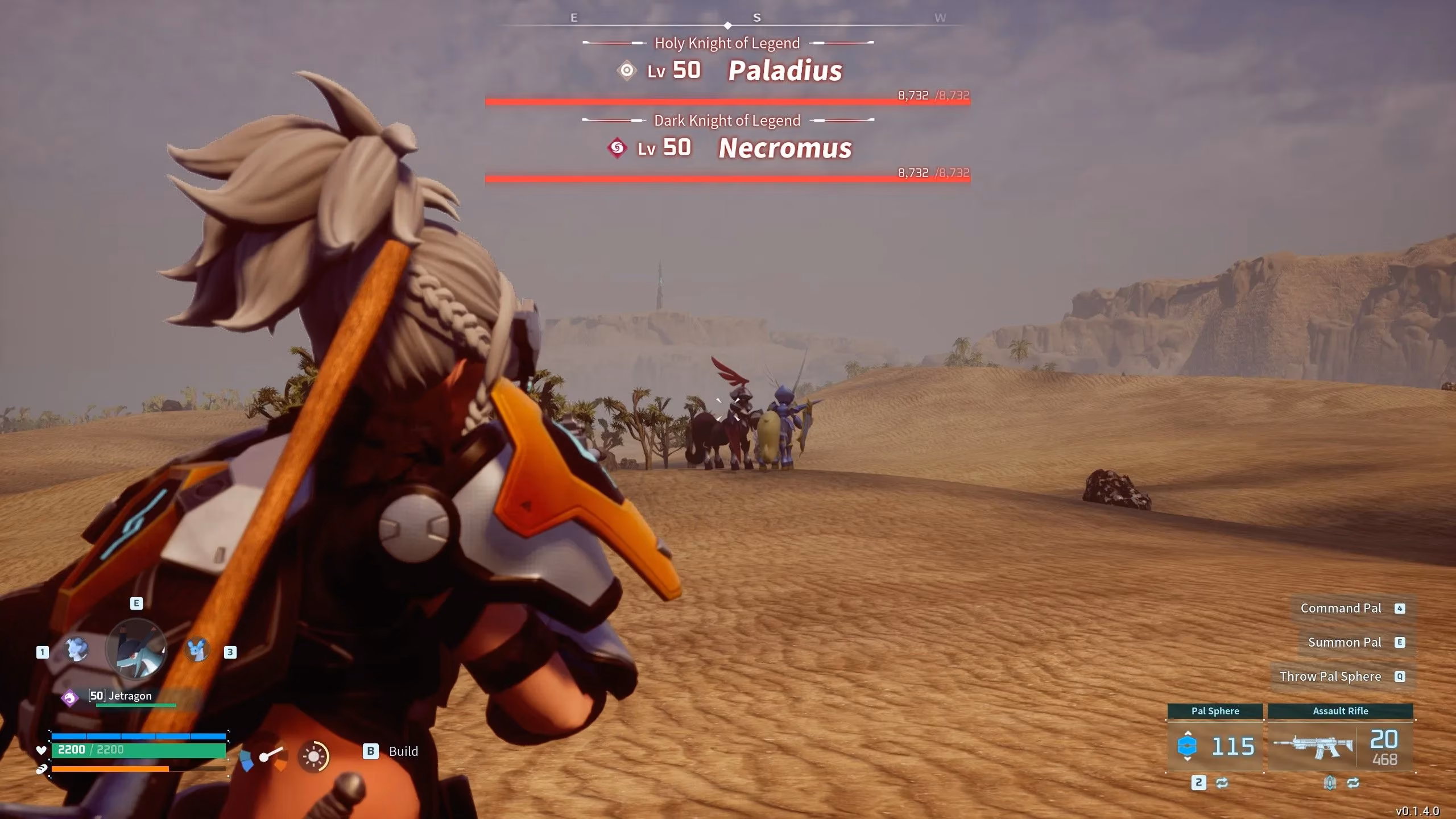Click the downward arrow below the sphere icon
Image resolution: width=1456 pixels, height=819 pixels.
pyautogui.click(x=1188, y=760)
